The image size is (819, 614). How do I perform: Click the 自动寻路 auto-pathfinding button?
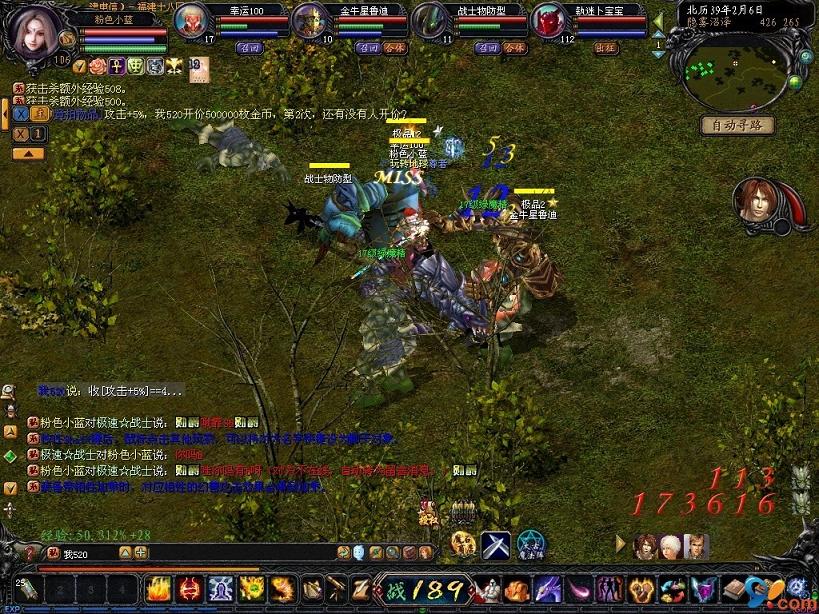[737, 125]
